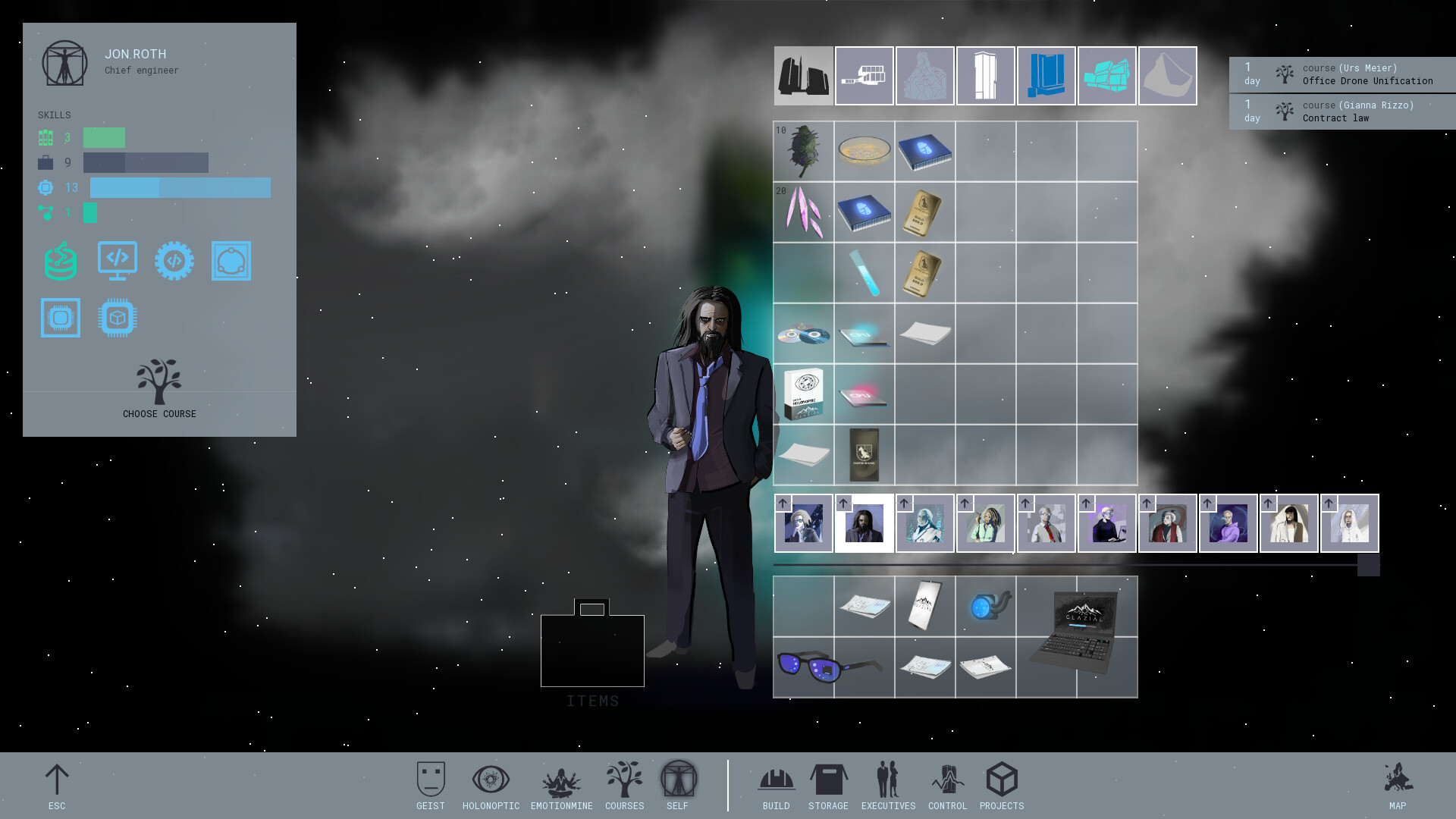The height and width of the screenshot is (819, 1456).
Task: Toggle the arrow on the purple-suited executive's portrait
Action: [x=1207, y=503]
